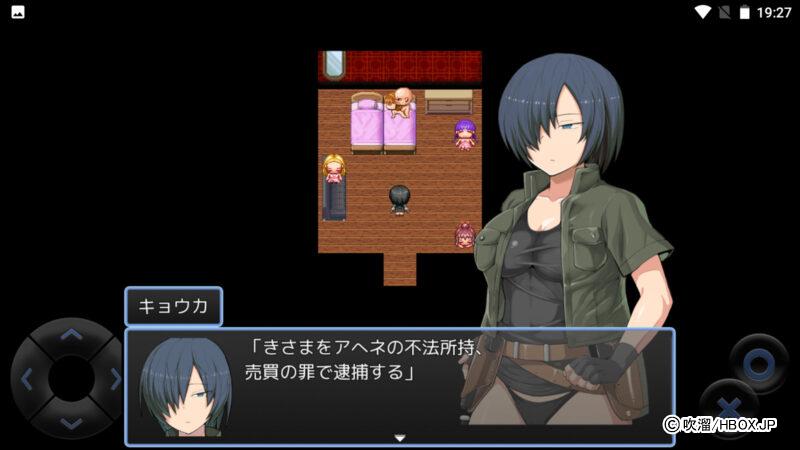The height and width of the screenshot is (450, 800).
Task: Tap the blue X cancel button
Action: click(728, 408)
